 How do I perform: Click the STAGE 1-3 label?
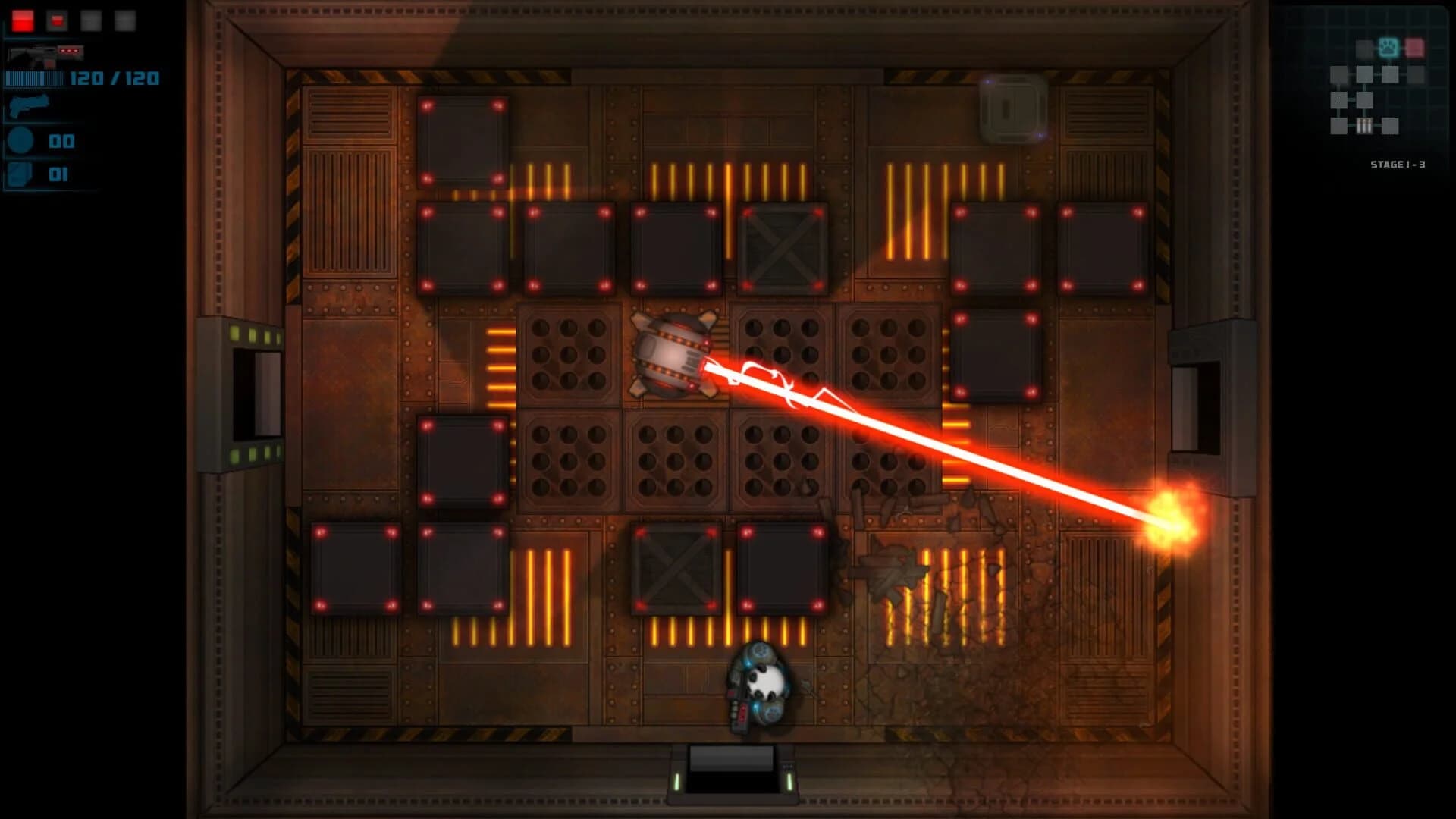pyautogui.click(x=1398, y=163)
